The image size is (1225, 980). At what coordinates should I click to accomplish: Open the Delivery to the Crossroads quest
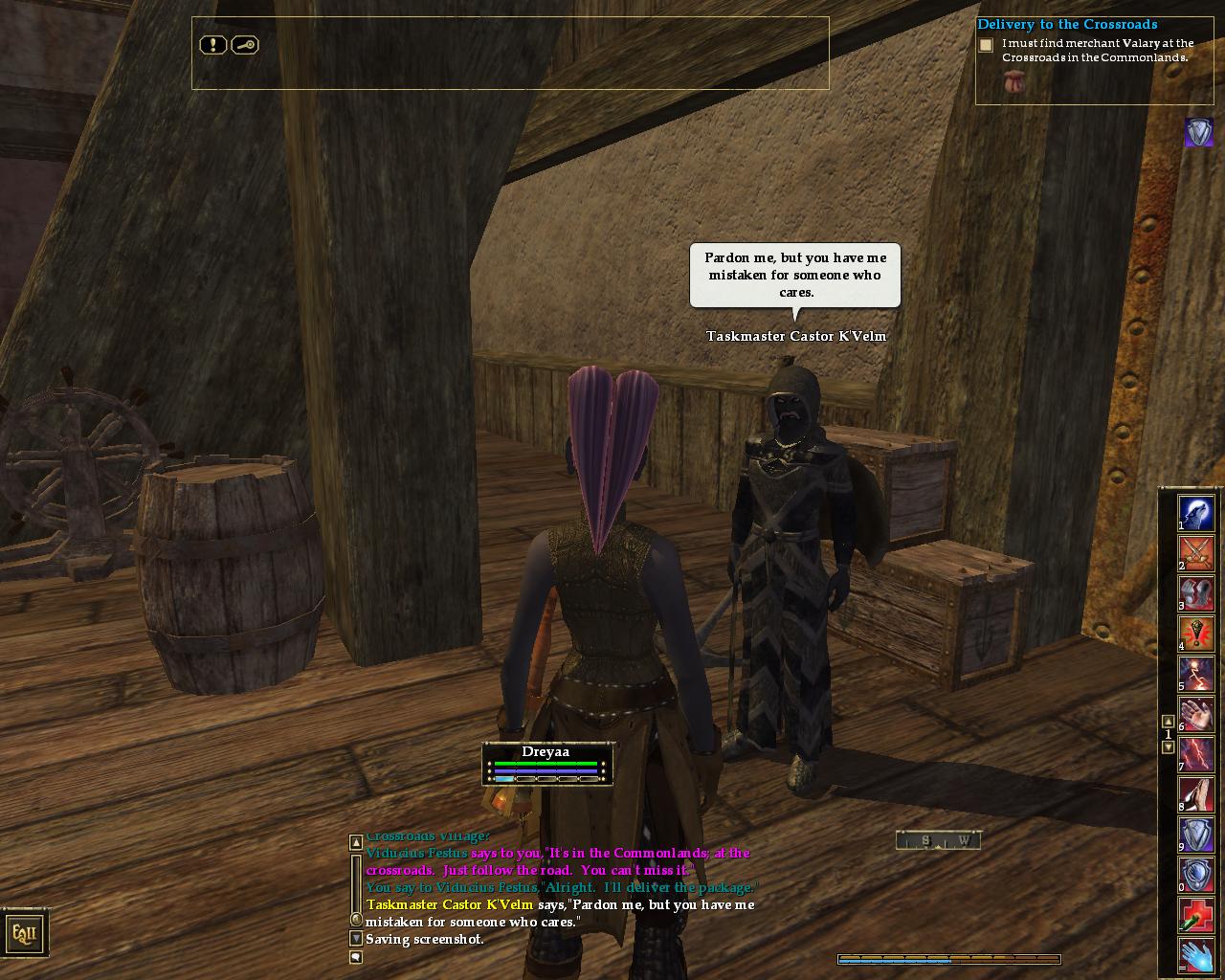1067,25
